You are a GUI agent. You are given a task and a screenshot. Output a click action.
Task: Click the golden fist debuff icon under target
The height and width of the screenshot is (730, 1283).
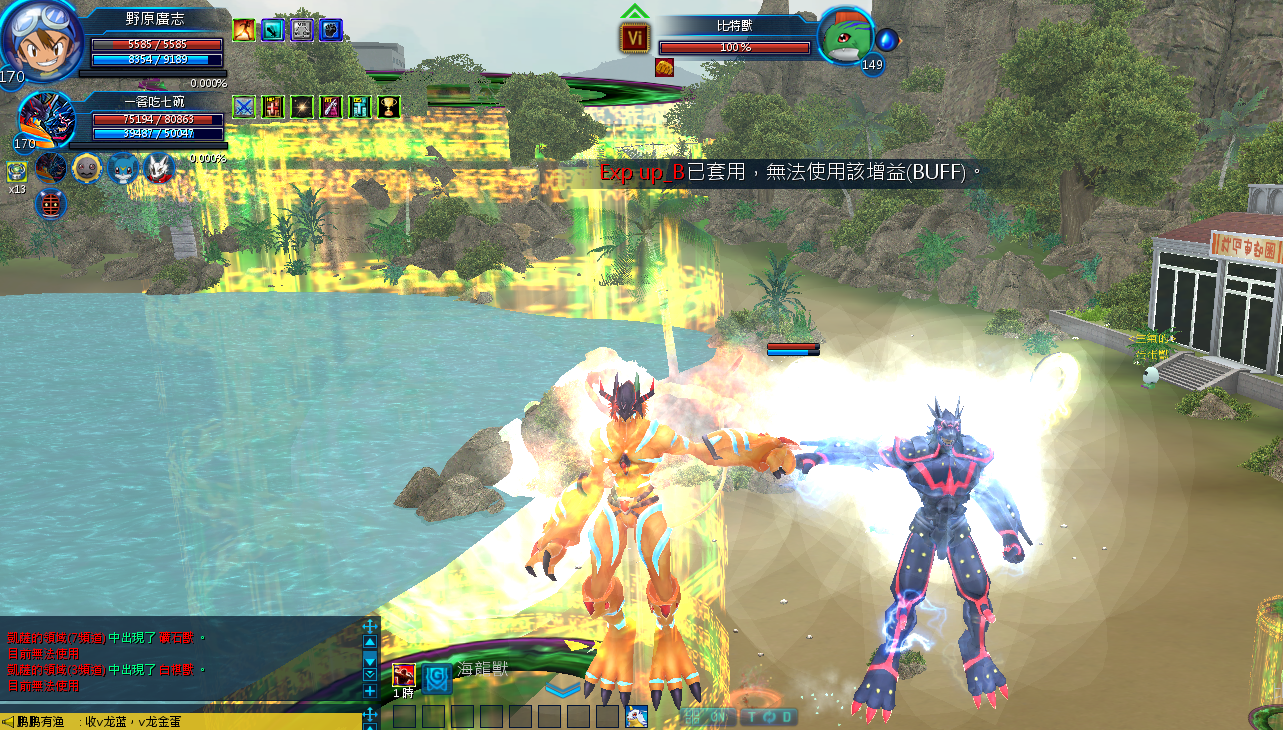(x=664, y=67)
